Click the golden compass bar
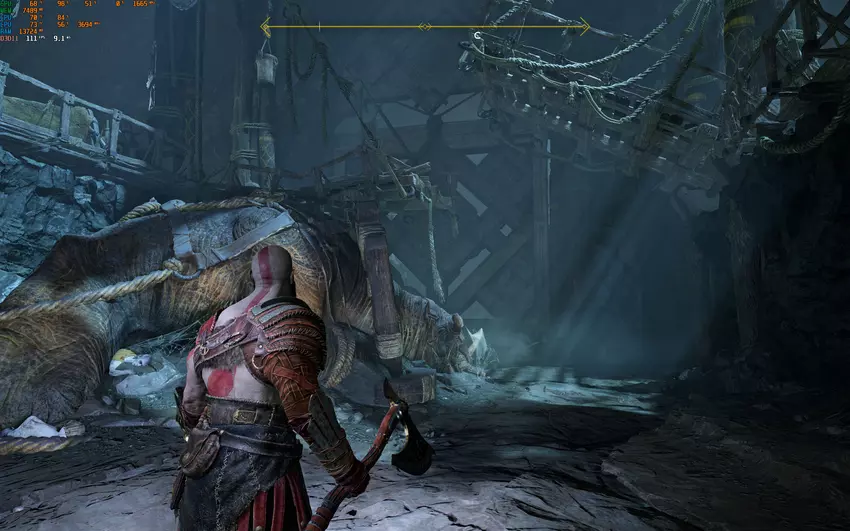Screen dimensions: 850x531 coord(425,27)
